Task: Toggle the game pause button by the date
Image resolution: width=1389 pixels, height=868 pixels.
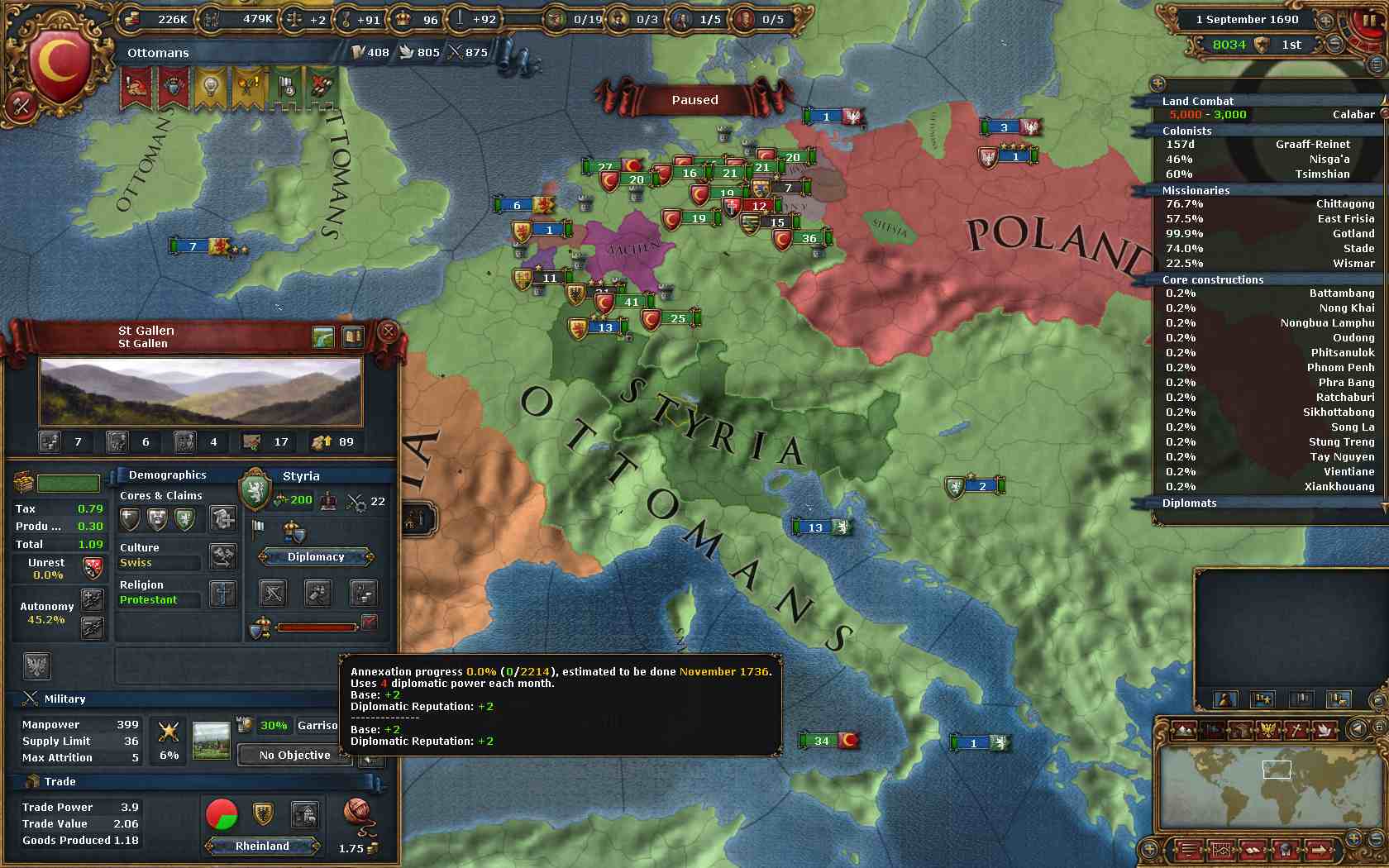Action: pyautogui.click(x=1366, y=21)
